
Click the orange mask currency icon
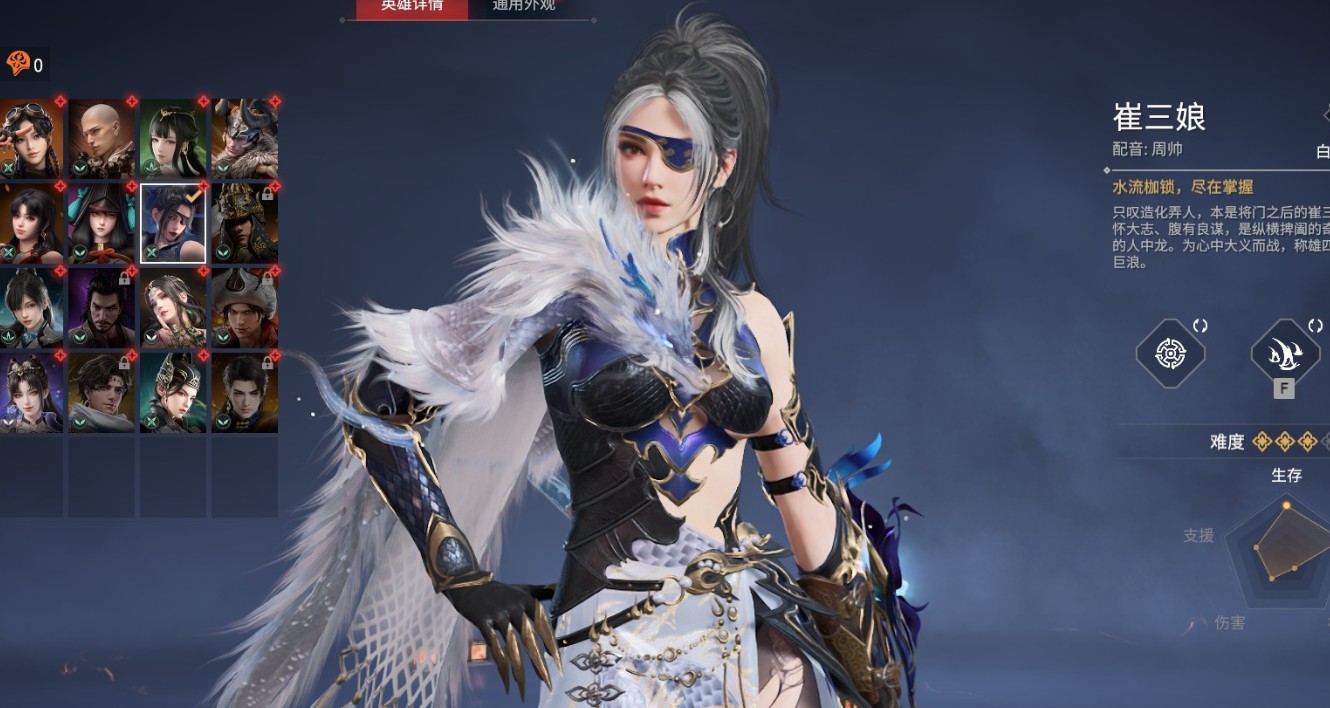(x=18, y=64)
